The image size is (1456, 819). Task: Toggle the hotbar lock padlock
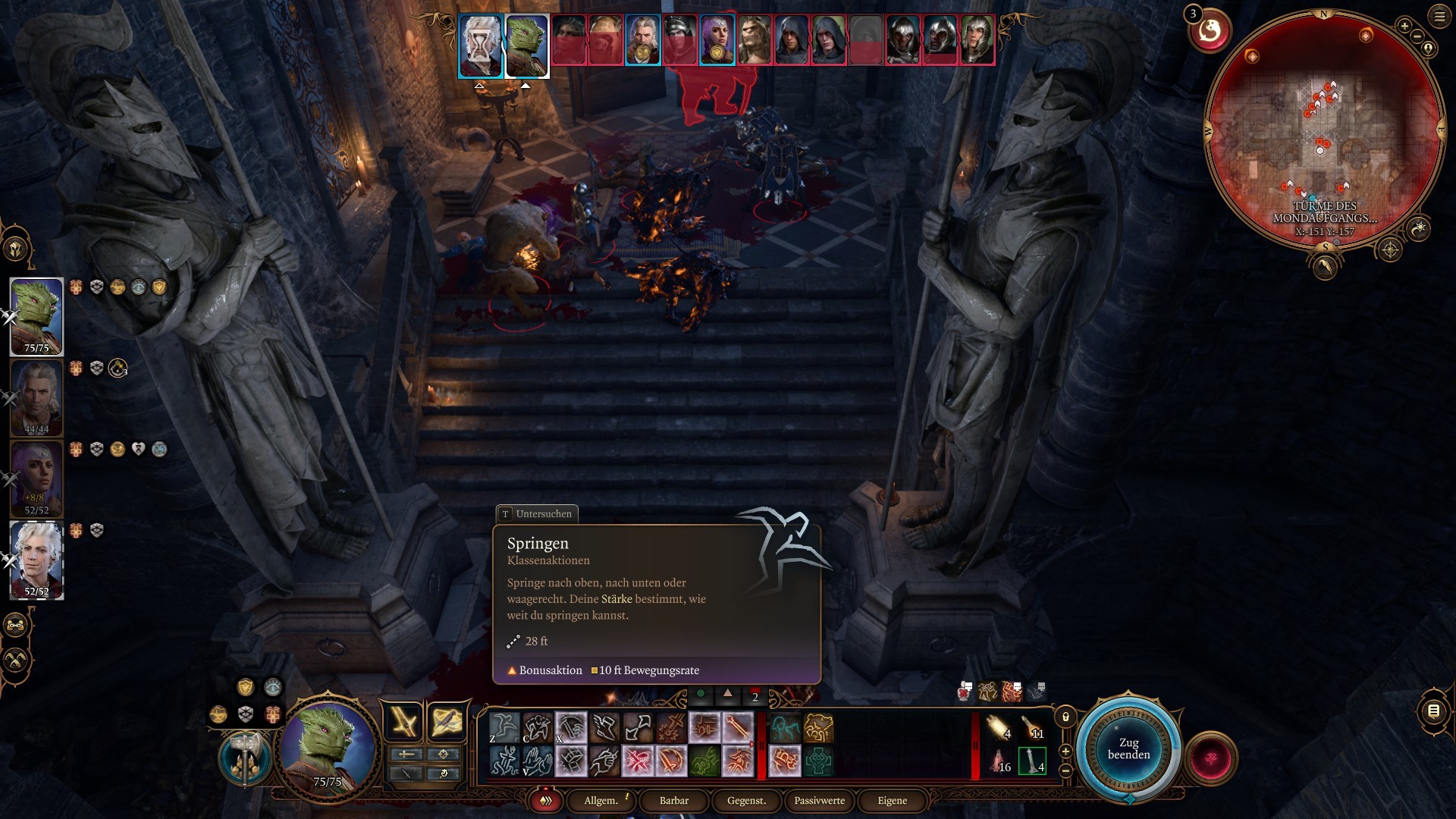[x=1065, y=717]
